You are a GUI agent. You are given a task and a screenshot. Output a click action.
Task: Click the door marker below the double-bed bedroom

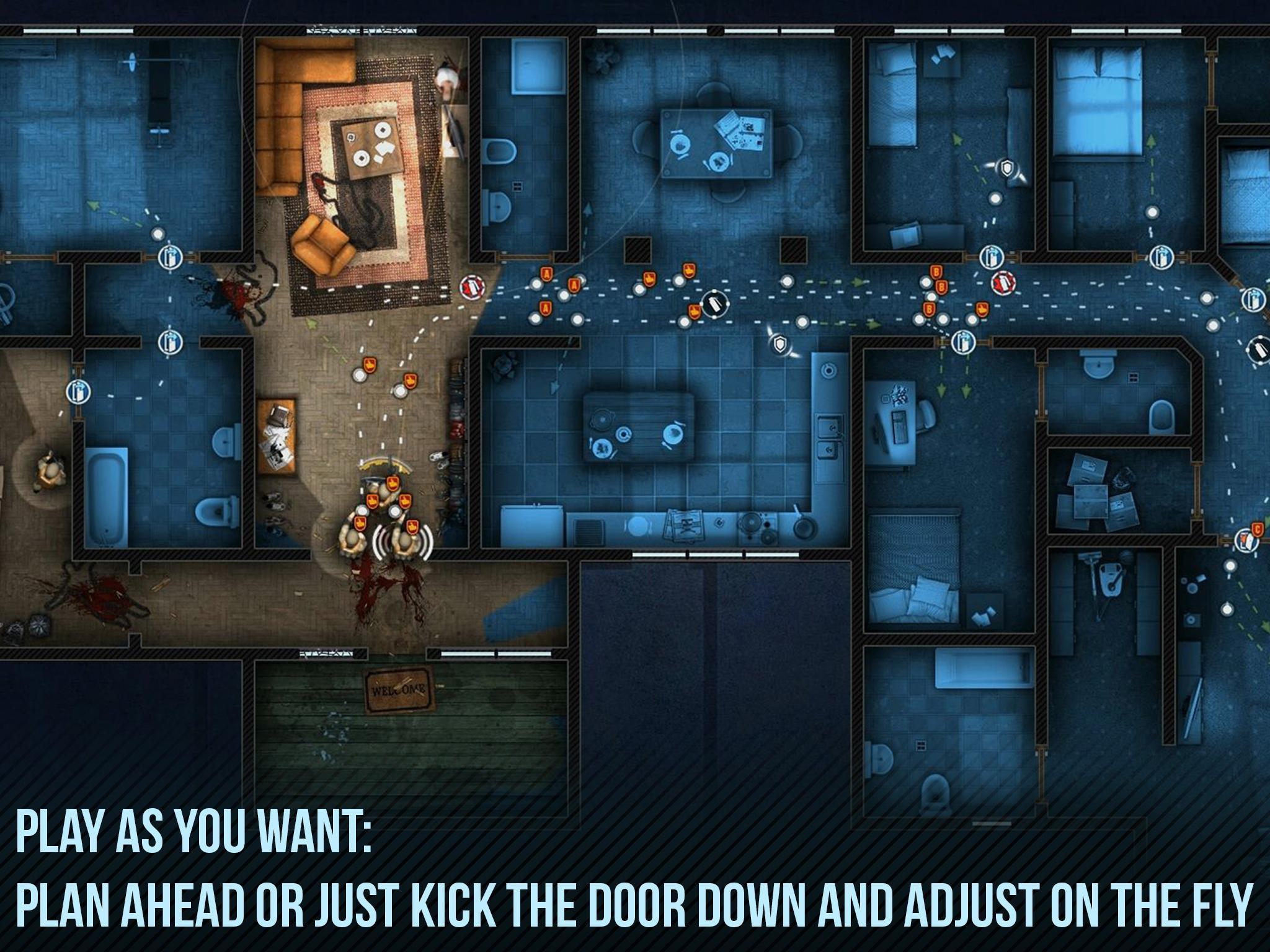tap(1161, 257)
